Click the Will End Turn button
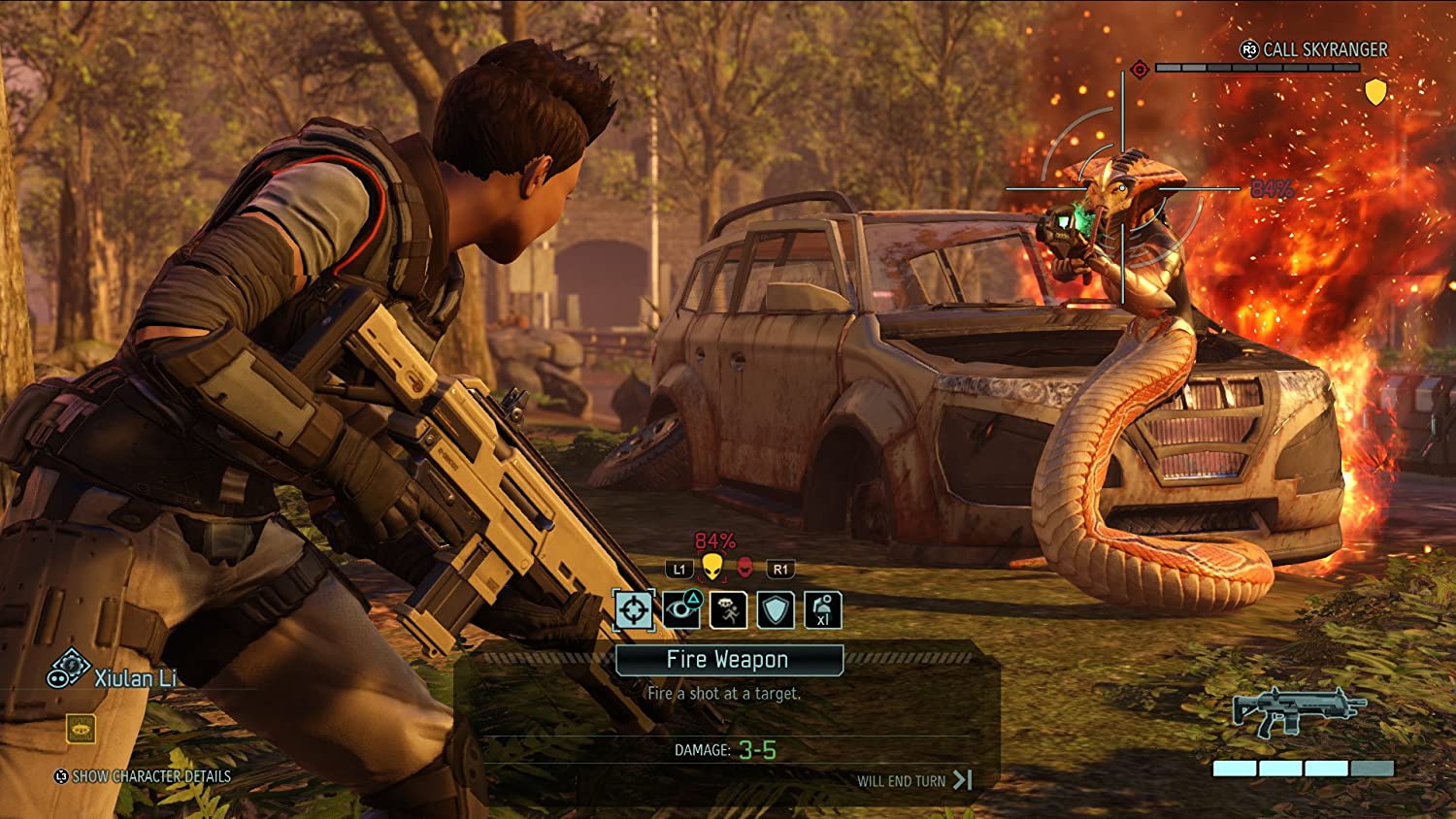Image resolution: width=1456 pixels, height=819 pixels. (x=910, y=779)
